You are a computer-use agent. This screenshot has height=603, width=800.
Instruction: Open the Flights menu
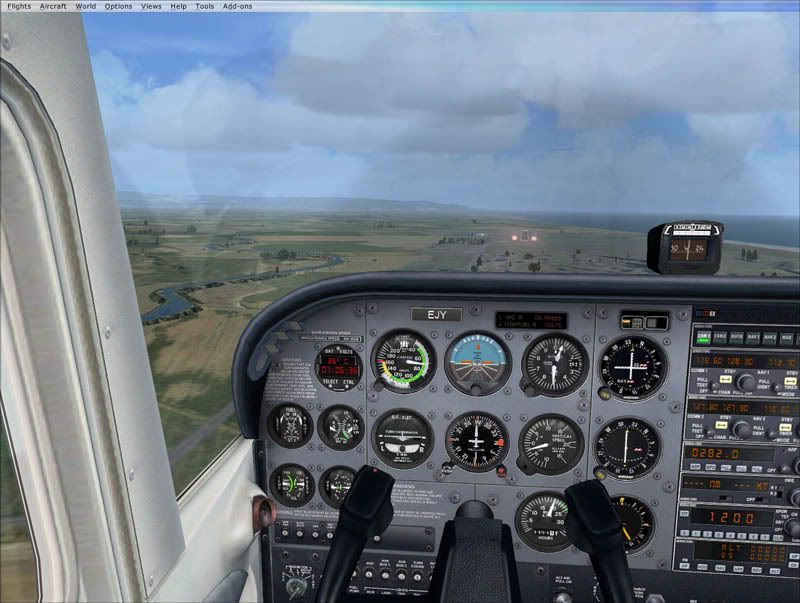19,6
